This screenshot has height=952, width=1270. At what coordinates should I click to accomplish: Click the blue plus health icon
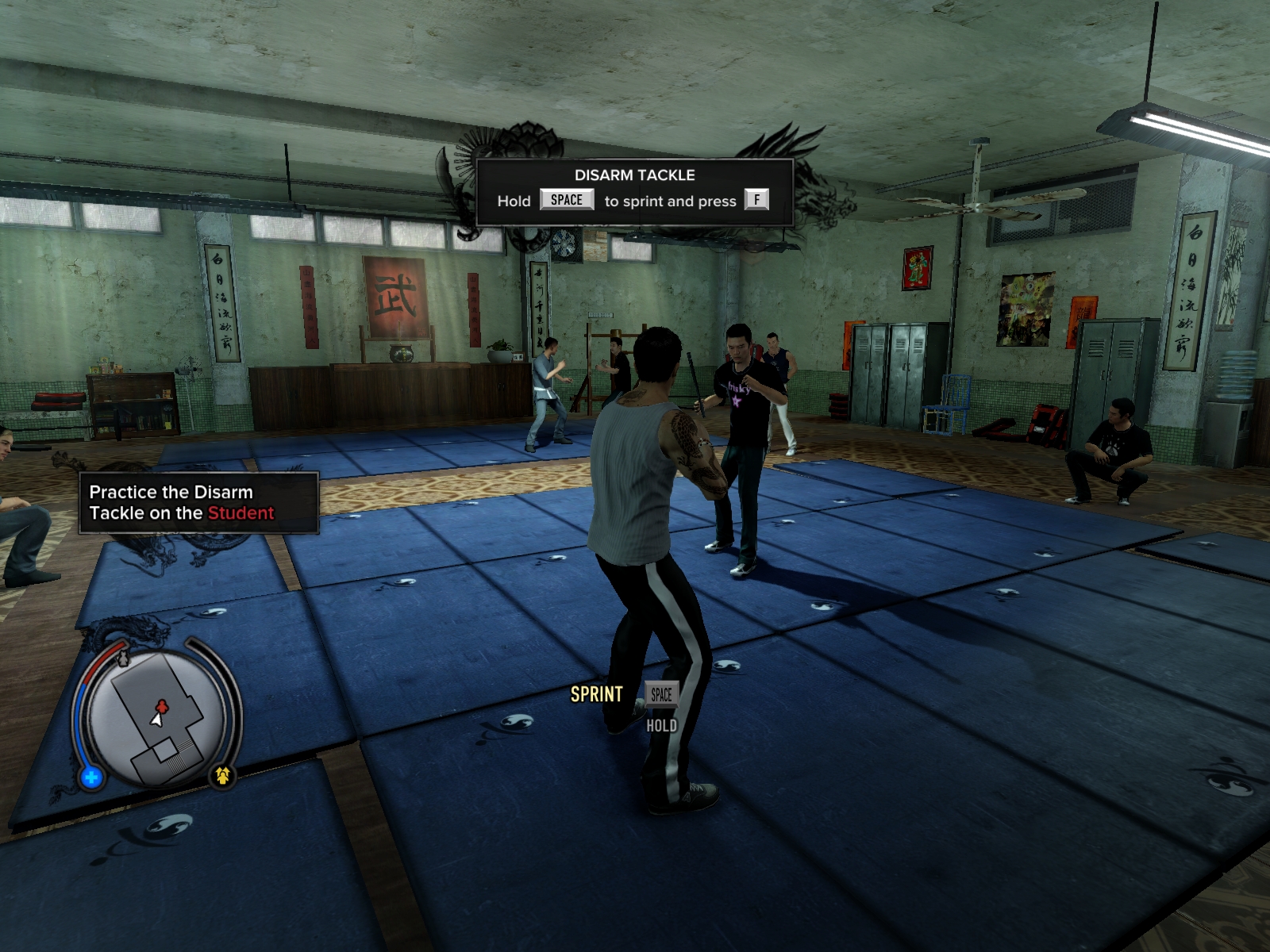coord(91,777)
